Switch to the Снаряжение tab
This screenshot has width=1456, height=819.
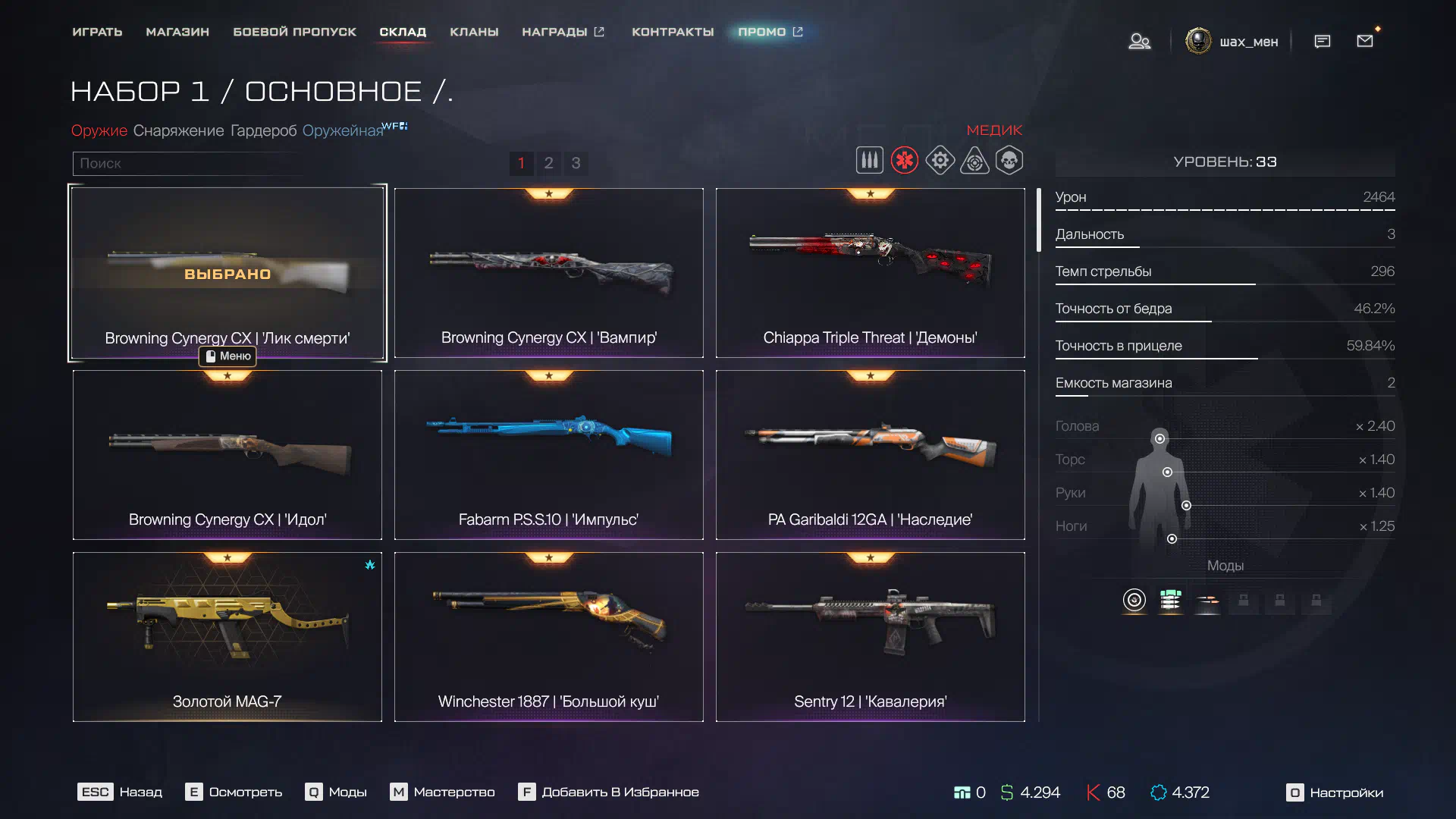coord(178,130)
